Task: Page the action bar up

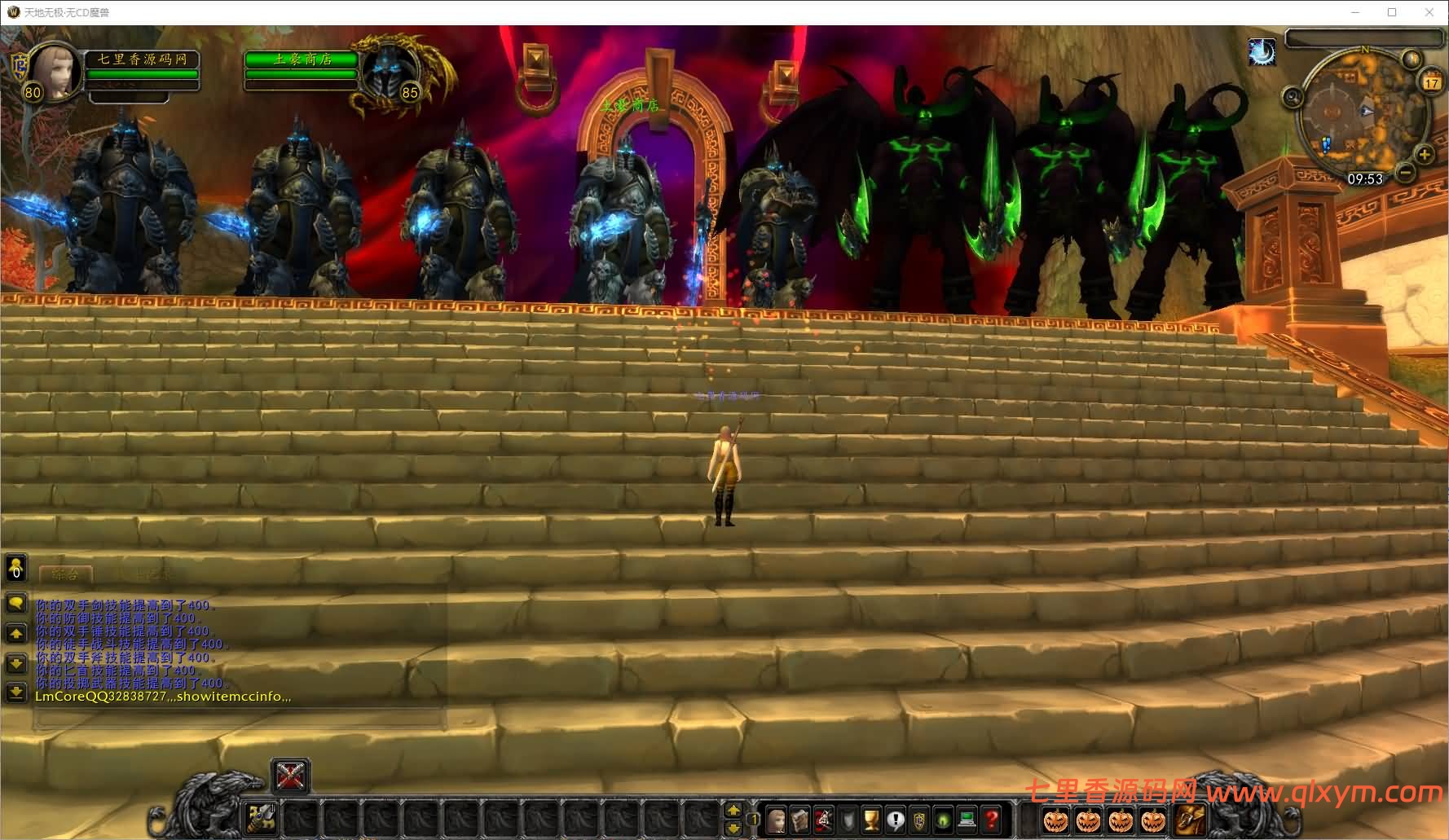Action: [733, 809]
